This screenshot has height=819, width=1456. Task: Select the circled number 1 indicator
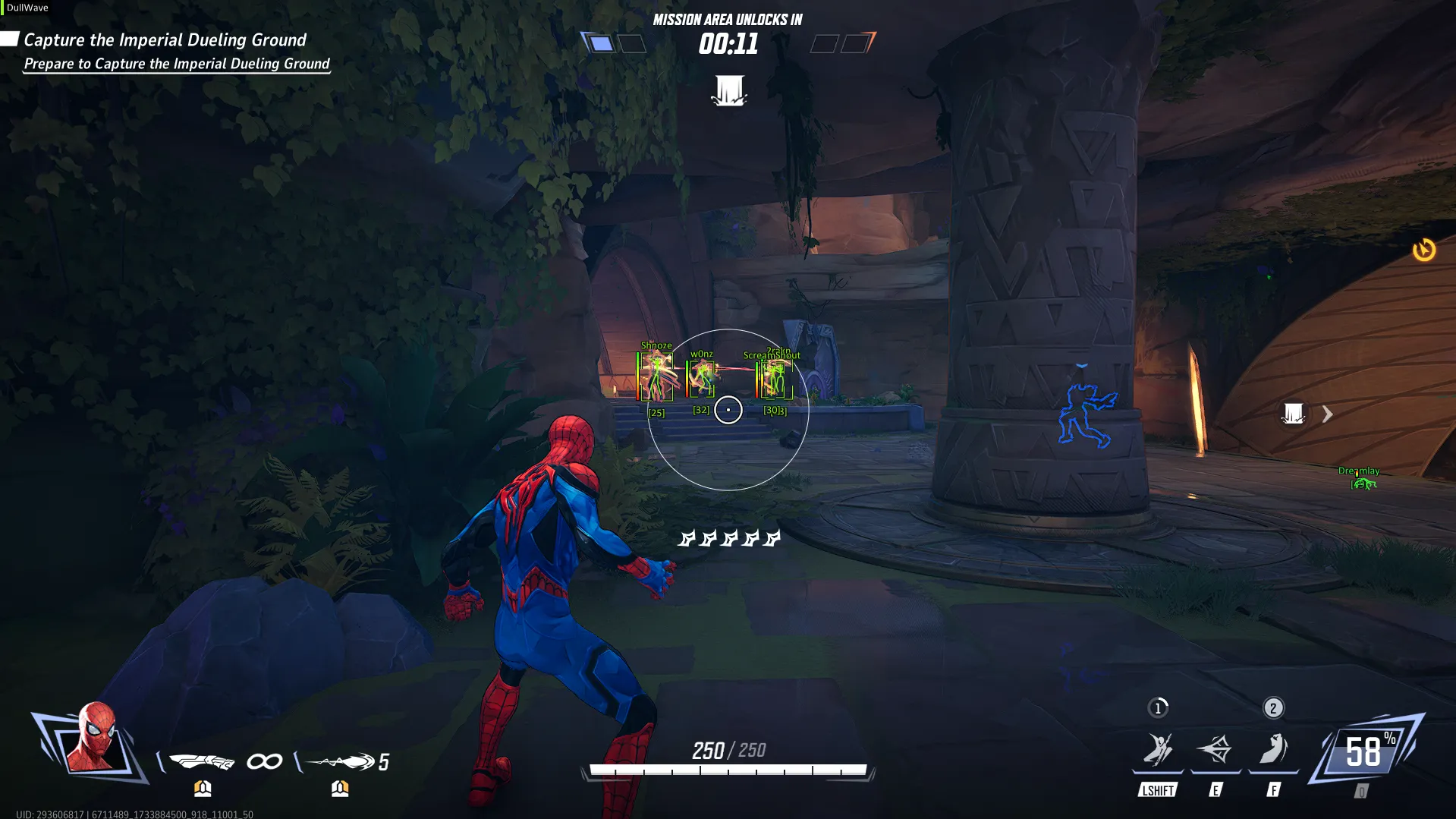coord(1158,708)
